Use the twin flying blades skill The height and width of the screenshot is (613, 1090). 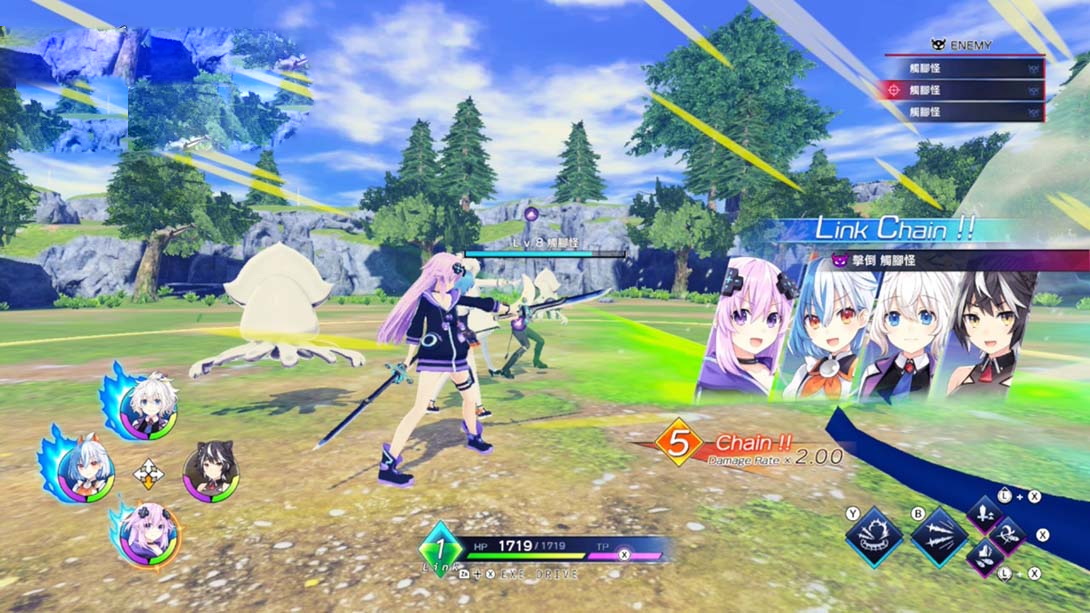point(938,537)
